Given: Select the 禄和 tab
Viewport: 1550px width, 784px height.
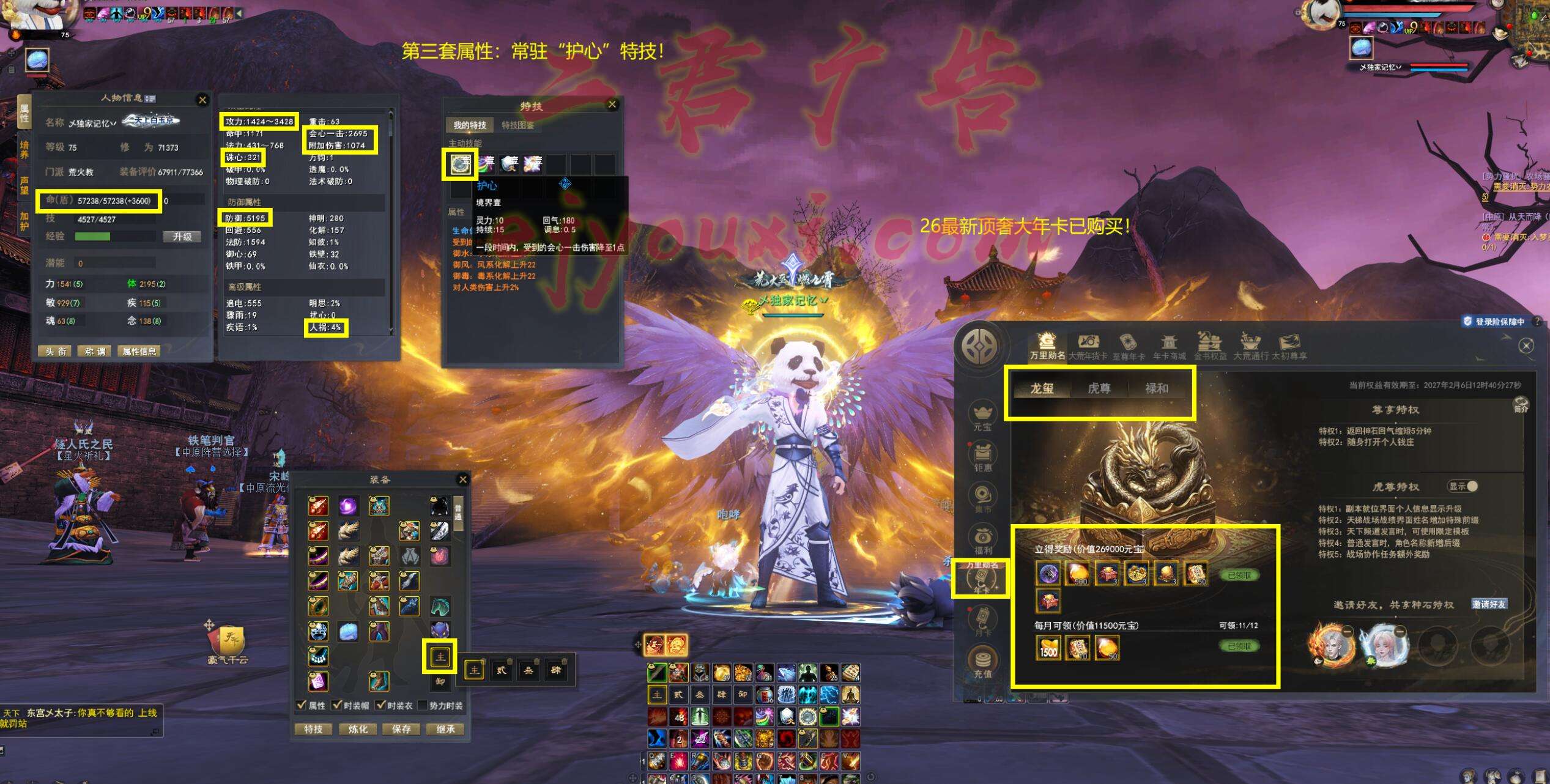Looking at the screenshot, I should coord(1156,388).
